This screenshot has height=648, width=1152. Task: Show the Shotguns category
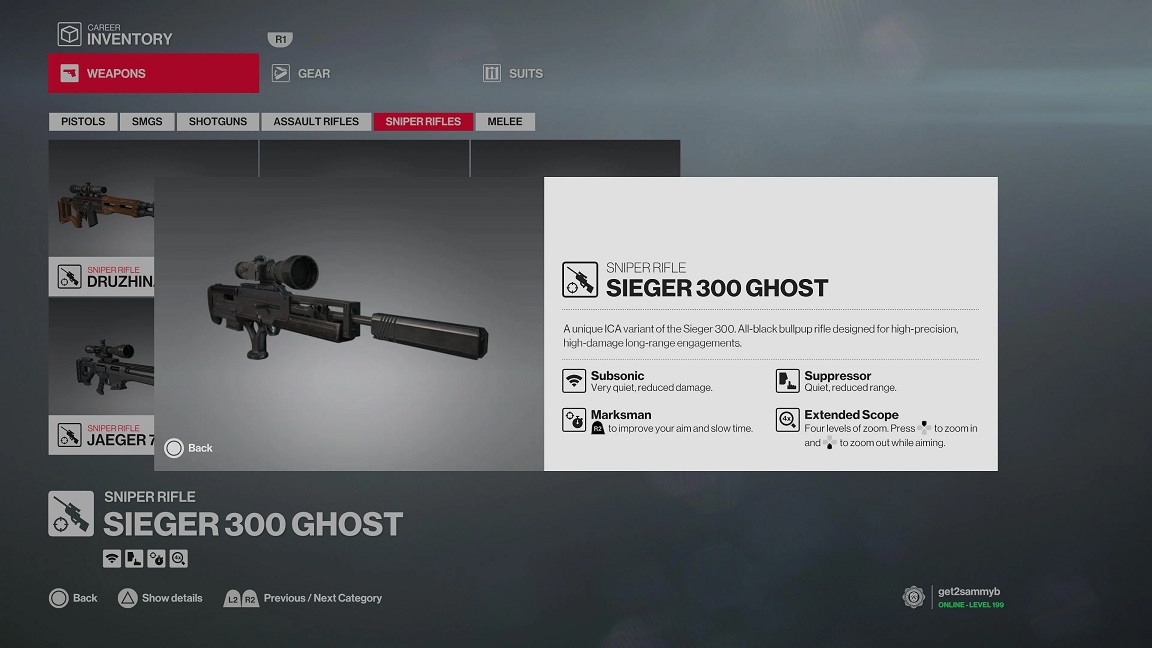coord(217,121)
